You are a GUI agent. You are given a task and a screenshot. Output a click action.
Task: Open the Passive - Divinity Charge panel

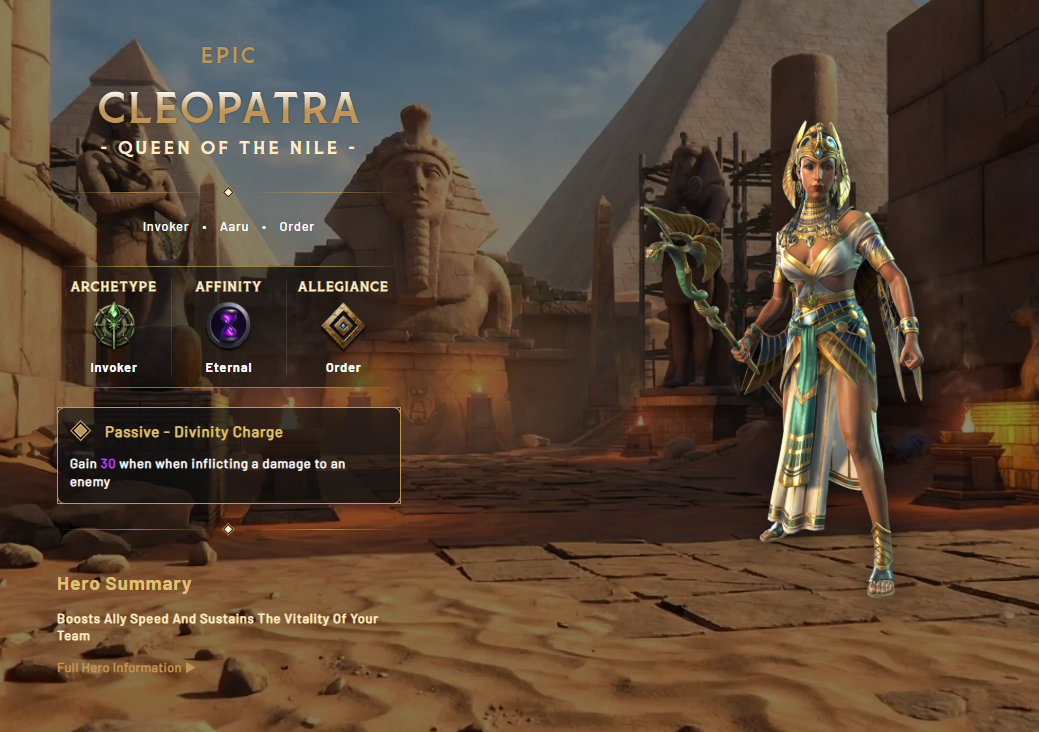tap(228, 455)
